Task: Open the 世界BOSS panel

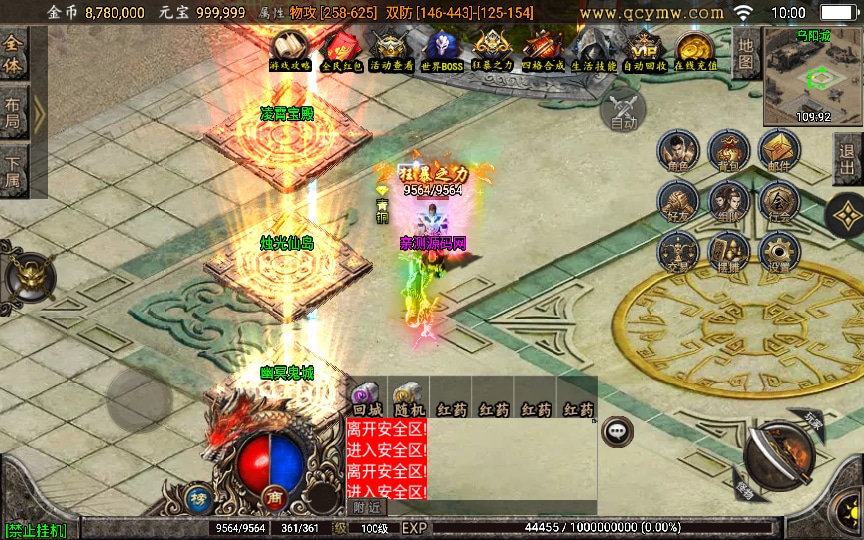Action: click(441, 50)
